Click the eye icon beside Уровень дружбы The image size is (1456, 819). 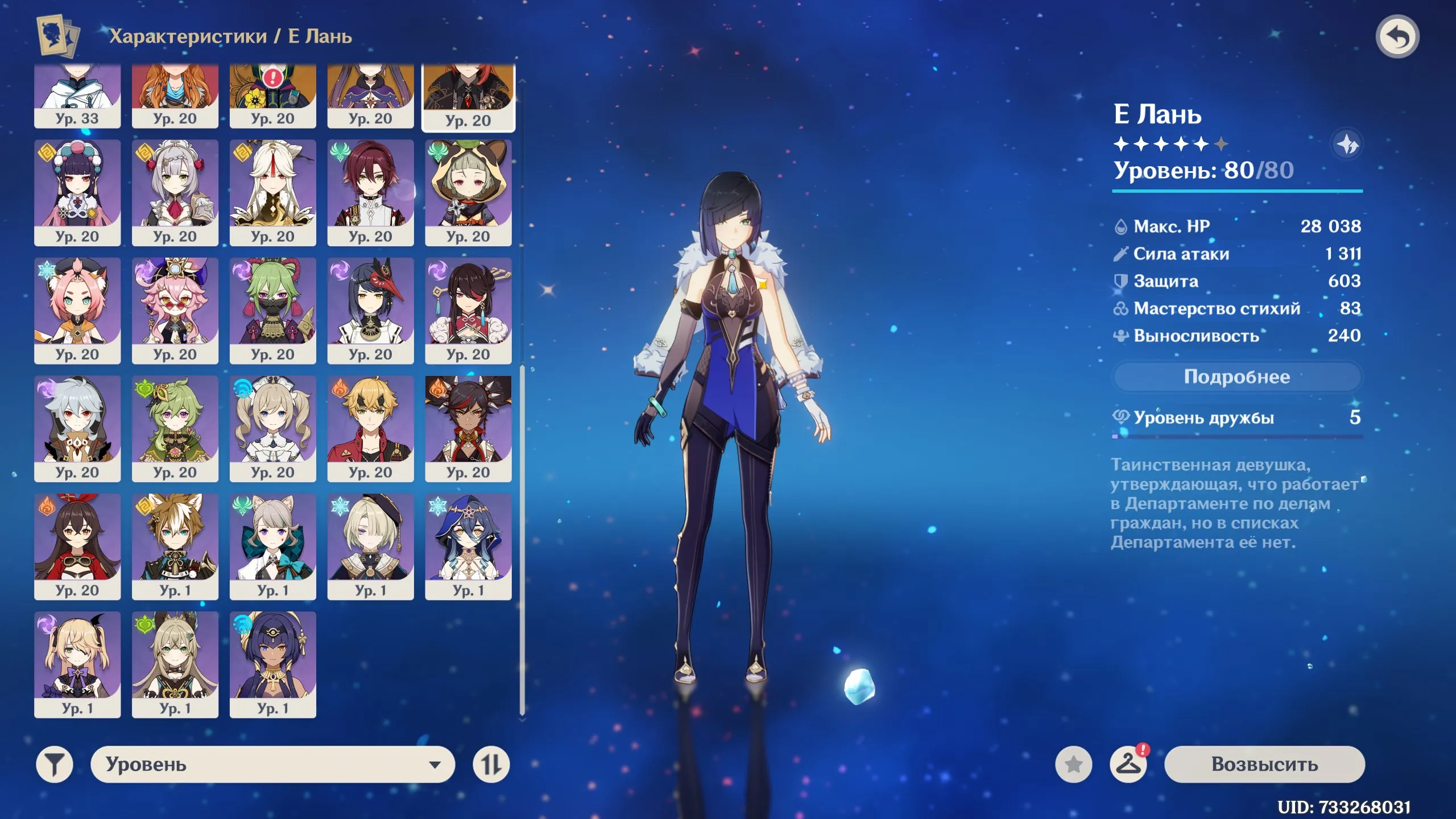click(1122, 417)
